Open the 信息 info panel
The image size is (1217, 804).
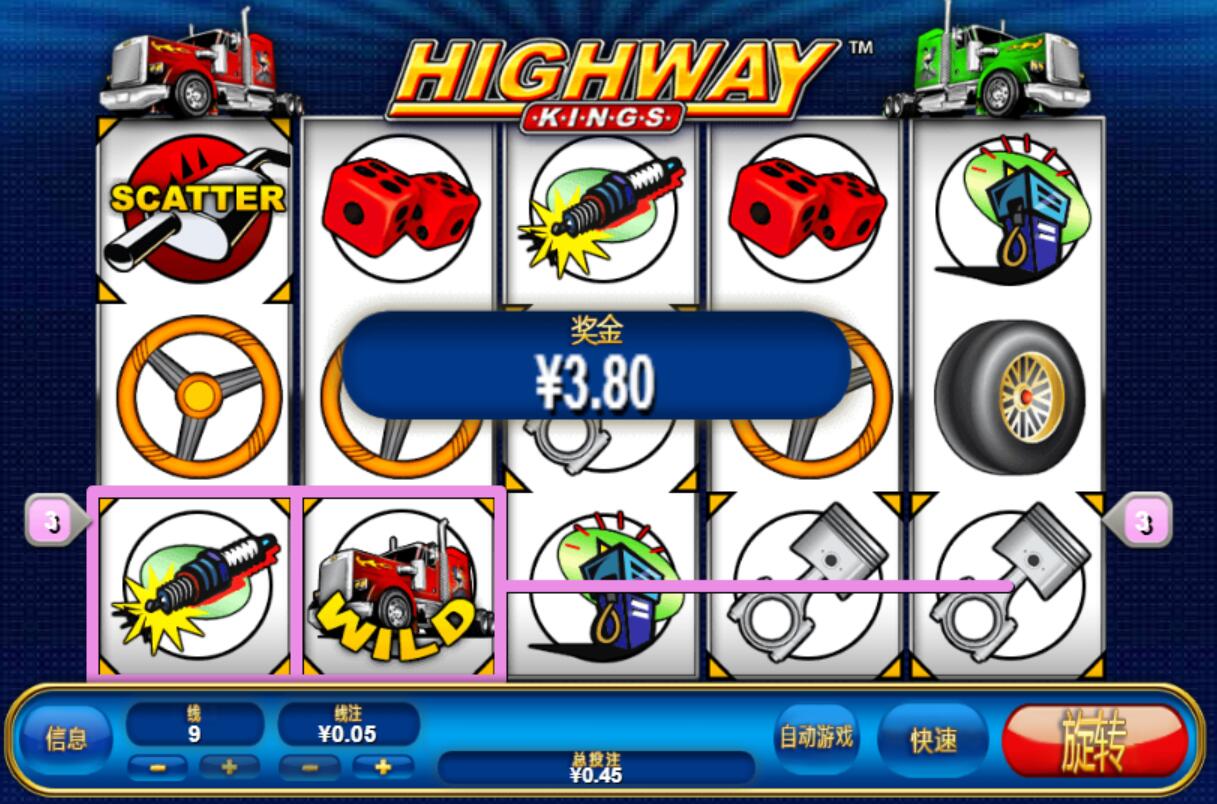coord(66,740)
